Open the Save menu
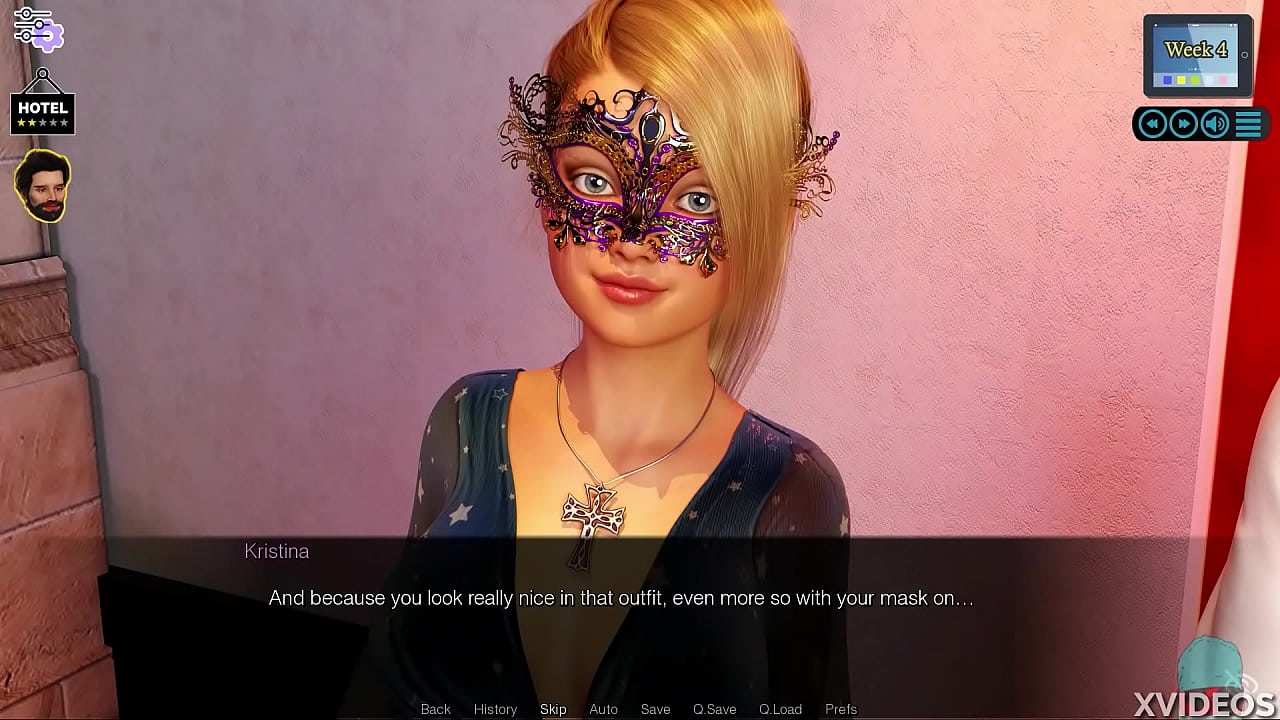Image resolution: width=1280 pixels, height=720 pixels. tap(655, 709)
